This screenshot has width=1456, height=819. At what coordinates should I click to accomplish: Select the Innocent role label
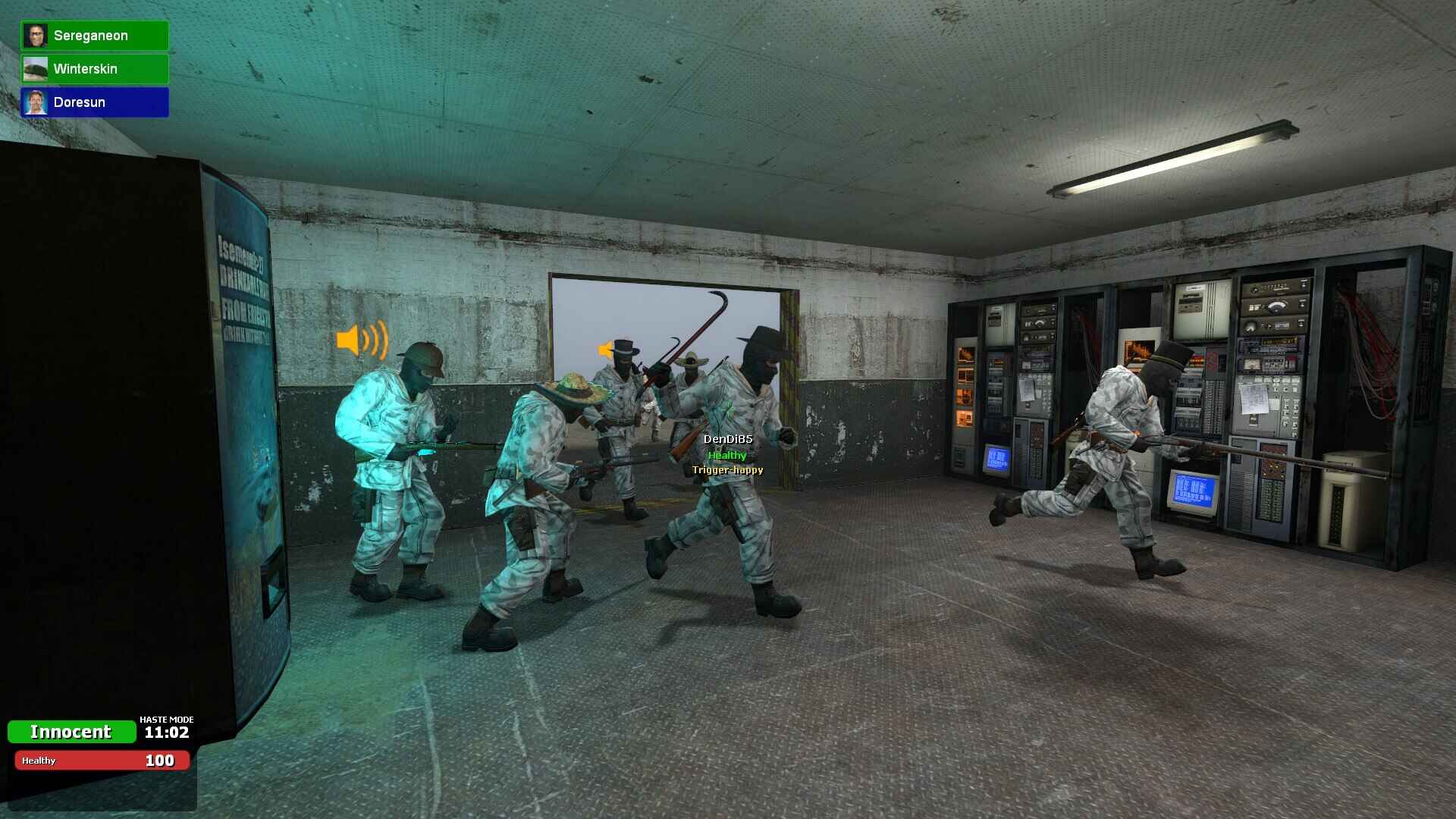click(72, 731)
